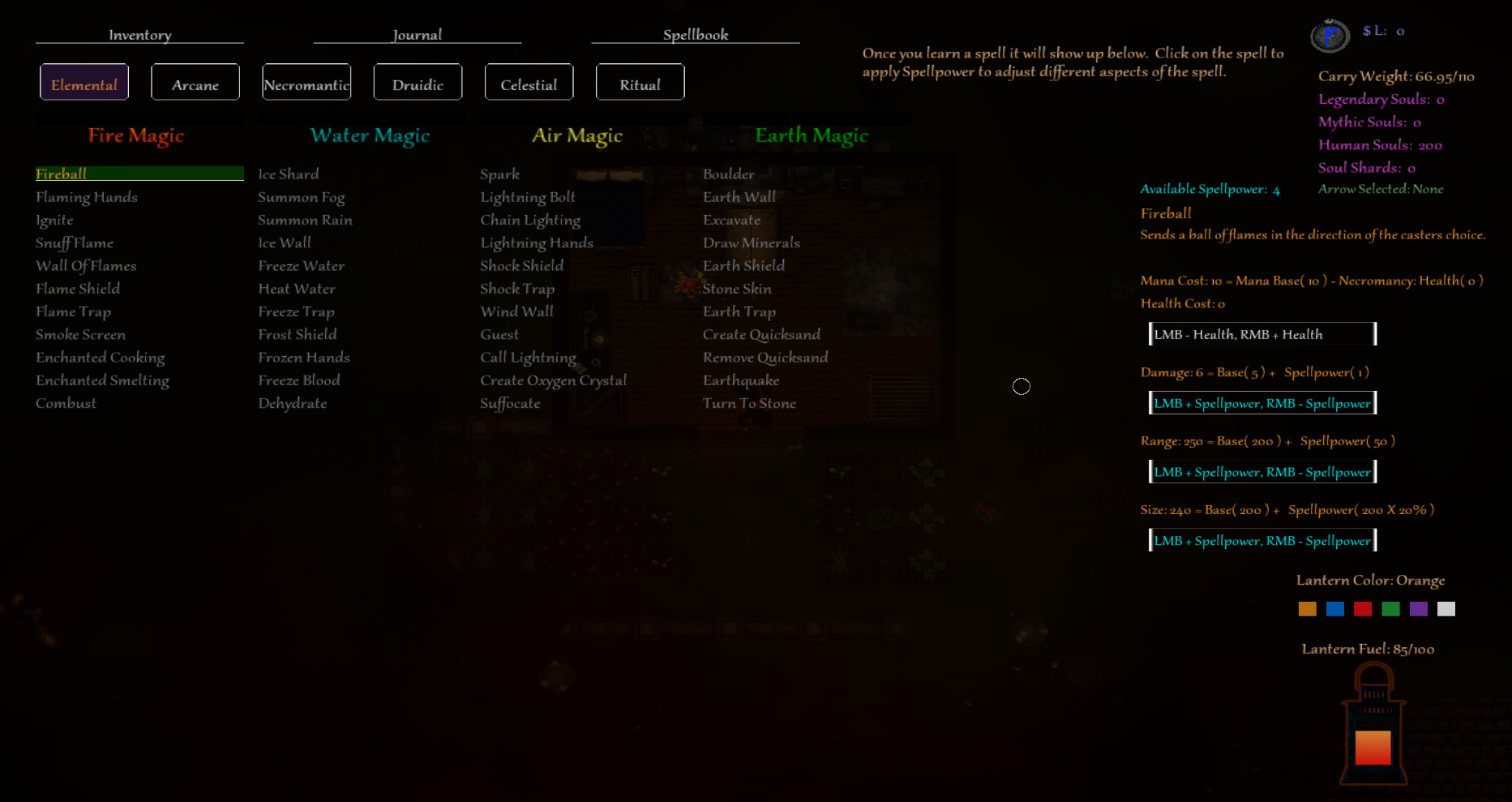The image size is (1512, 802).
Task: Select the Create Oxygen Crystal spell
Action: [554, 380]
